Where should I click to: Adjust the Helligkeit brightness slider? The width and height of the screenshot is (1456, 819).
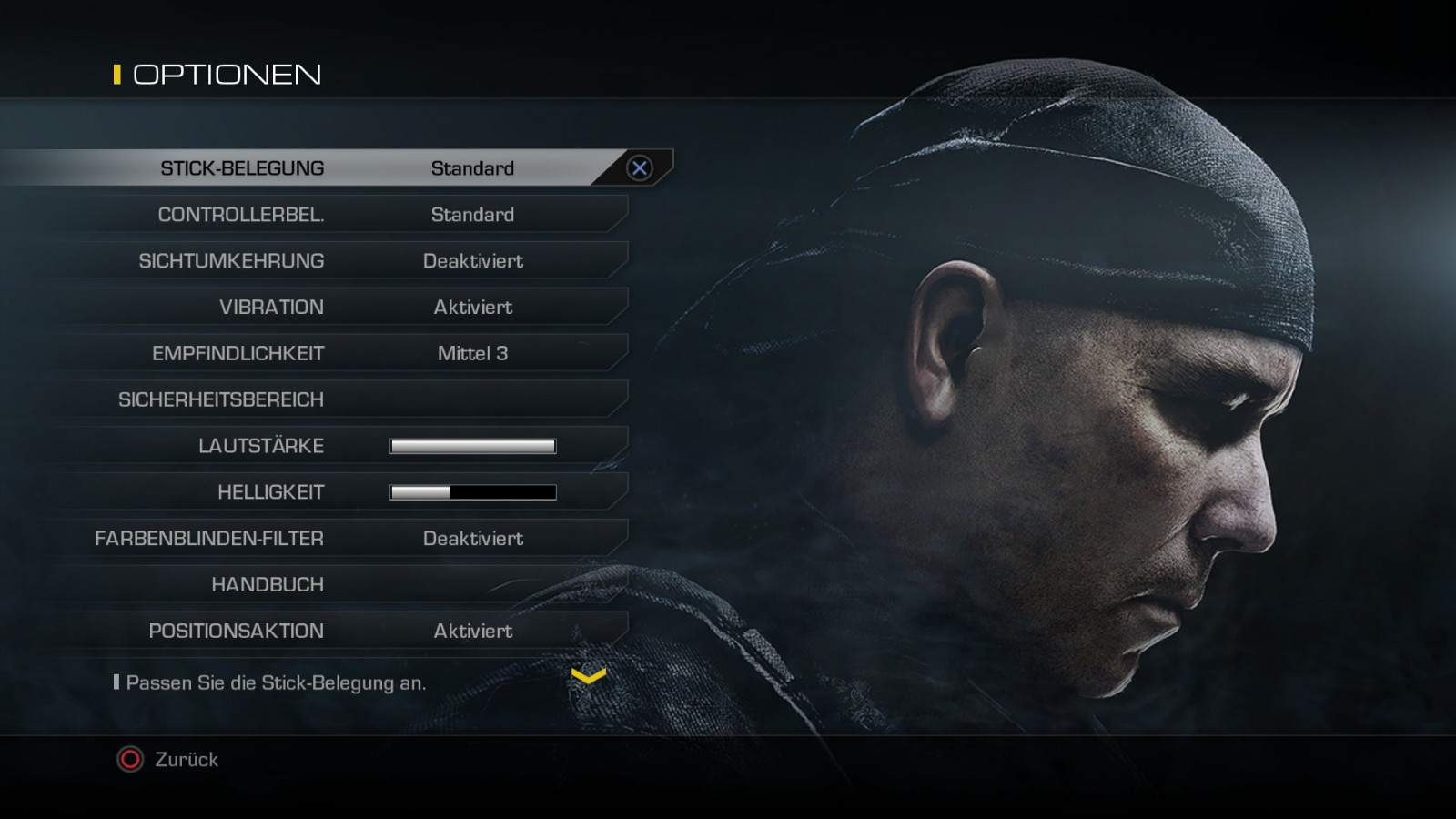tap(472, 492)
